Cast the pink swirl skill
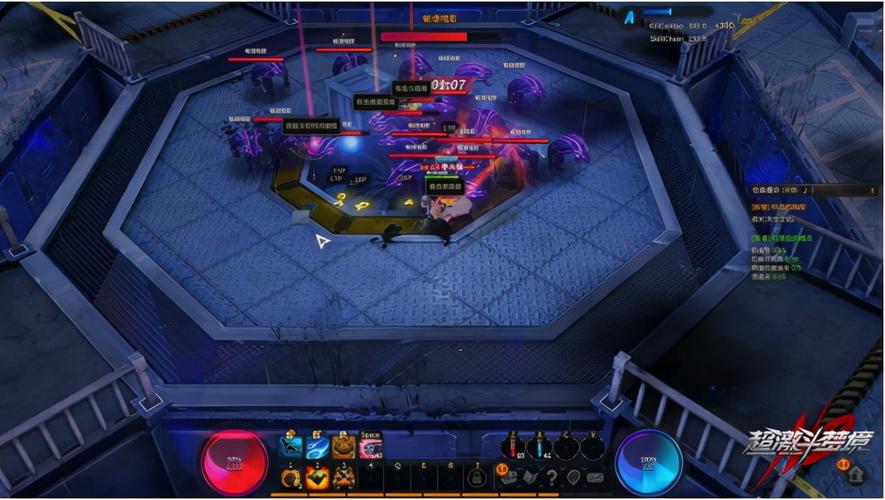 click(370, 447)
